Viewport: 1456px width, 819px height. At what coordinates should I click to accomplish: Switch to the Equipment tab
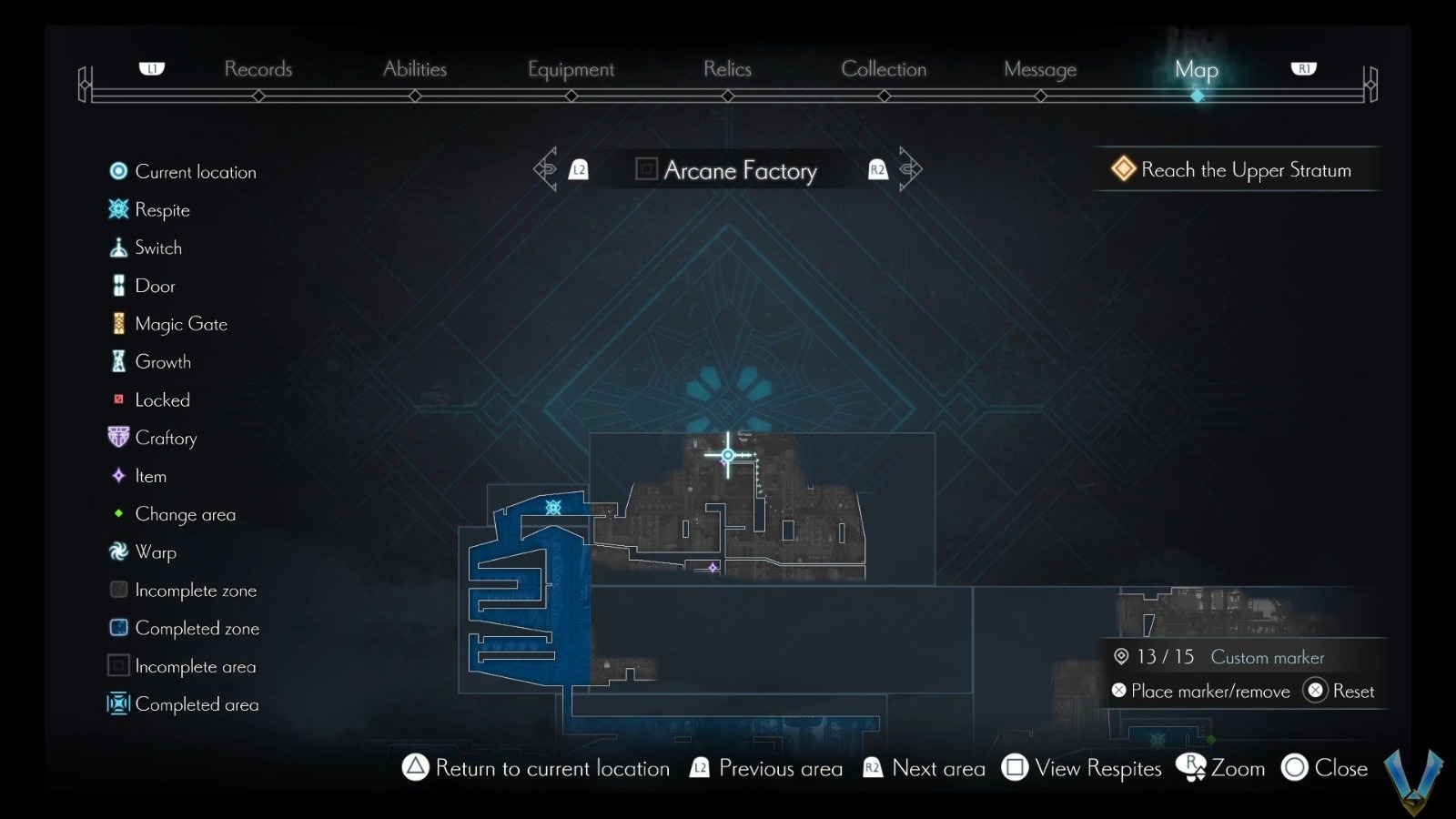(x=571, y=68)
